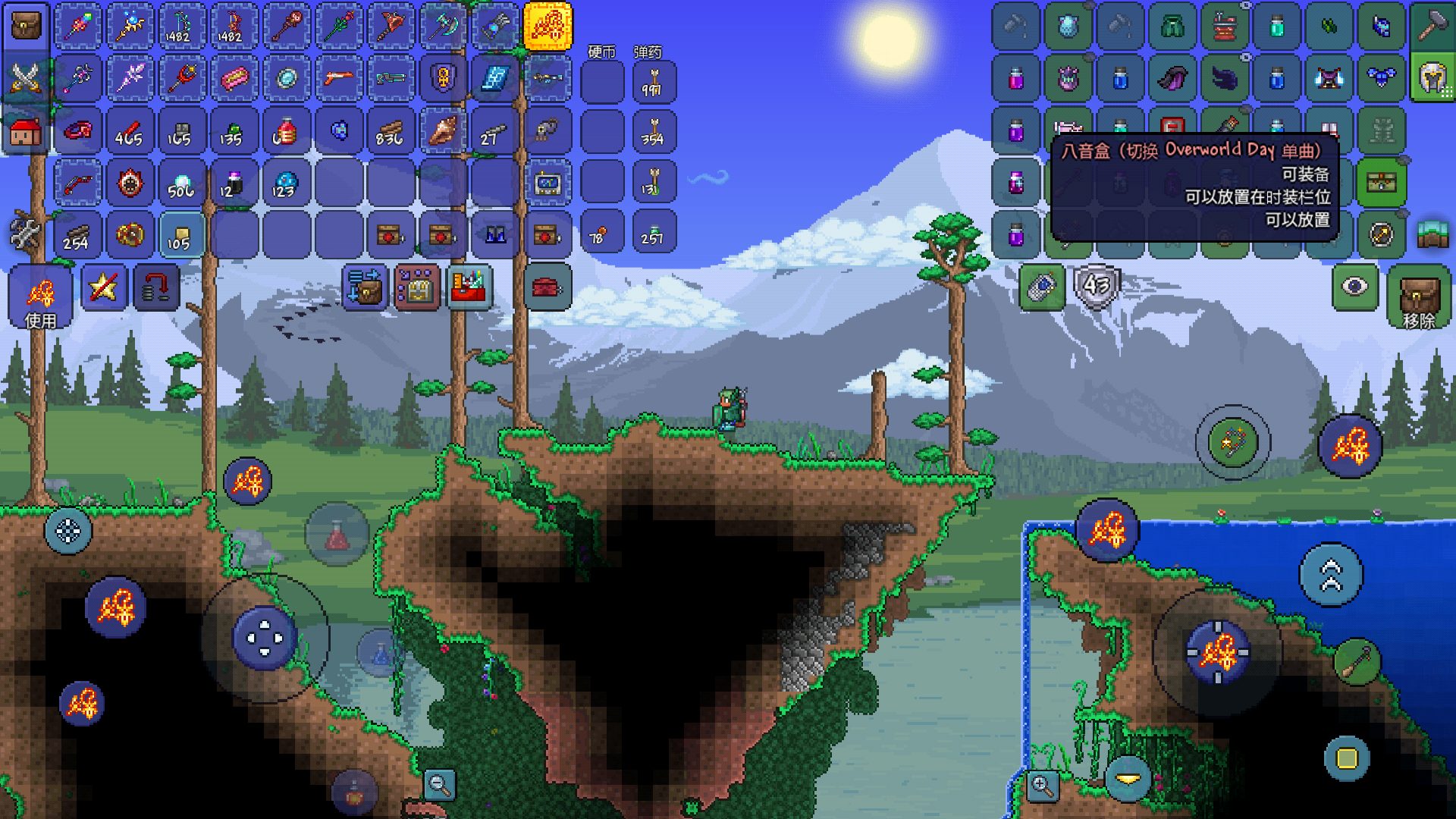Image resolution: width=1456 pixels, height=819 pixels.
Task: Quick stack items to nearby chests
Action: coord(365,287)
